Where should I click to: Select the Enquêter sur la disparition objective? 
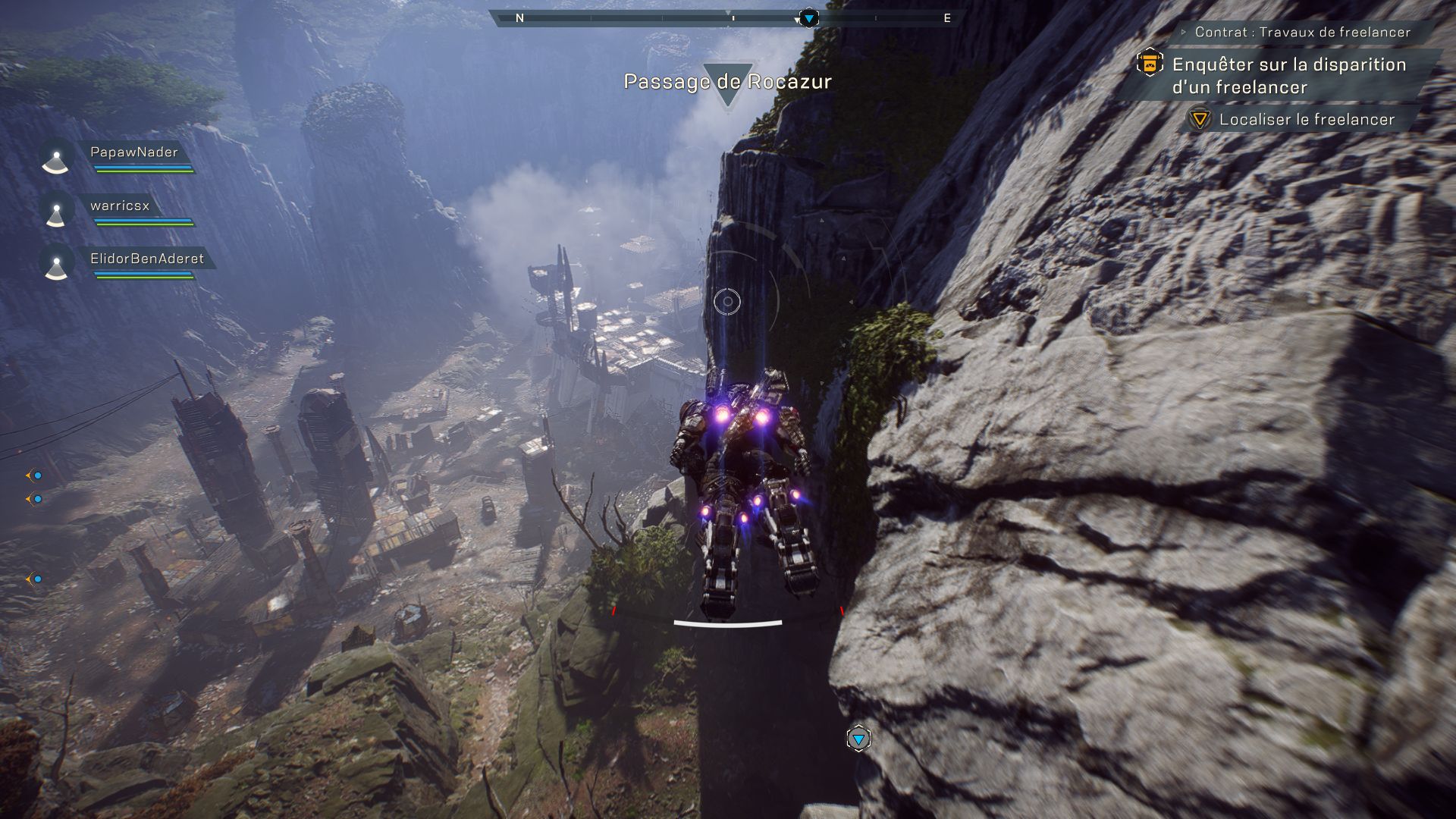(x=1288, y=76)
